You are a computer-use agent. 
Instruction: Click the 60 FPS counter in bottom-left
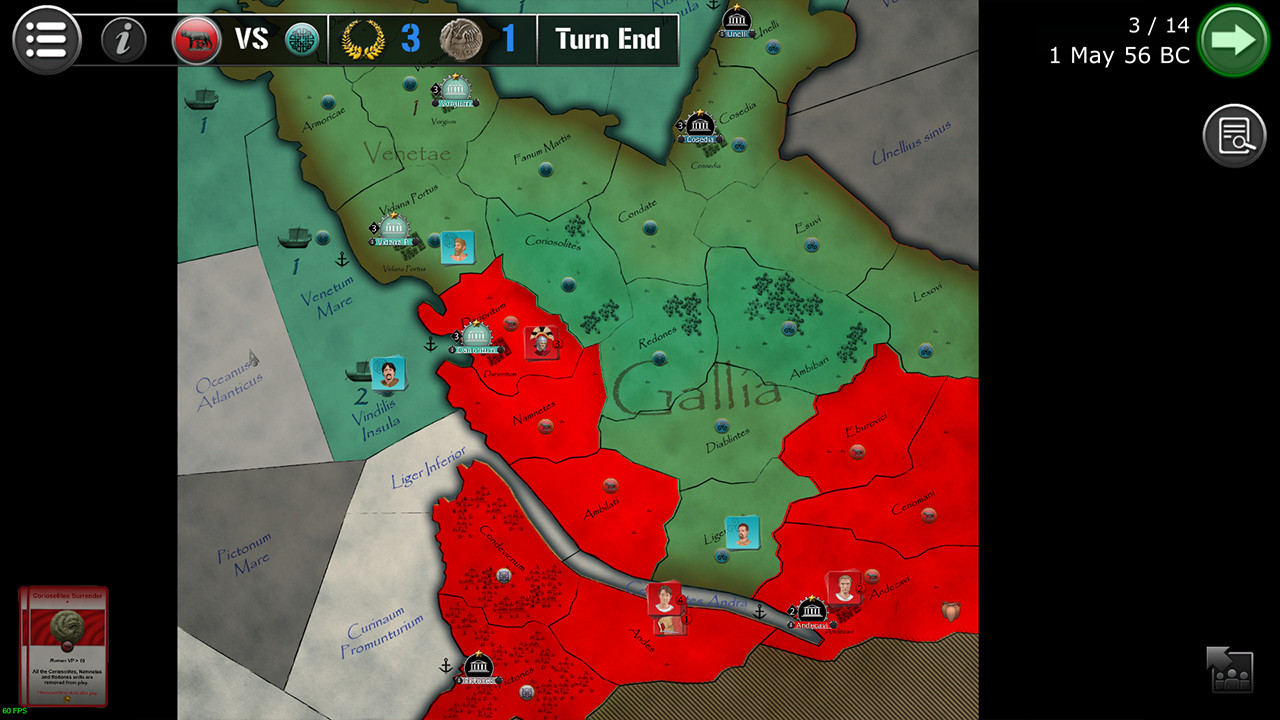15,711
